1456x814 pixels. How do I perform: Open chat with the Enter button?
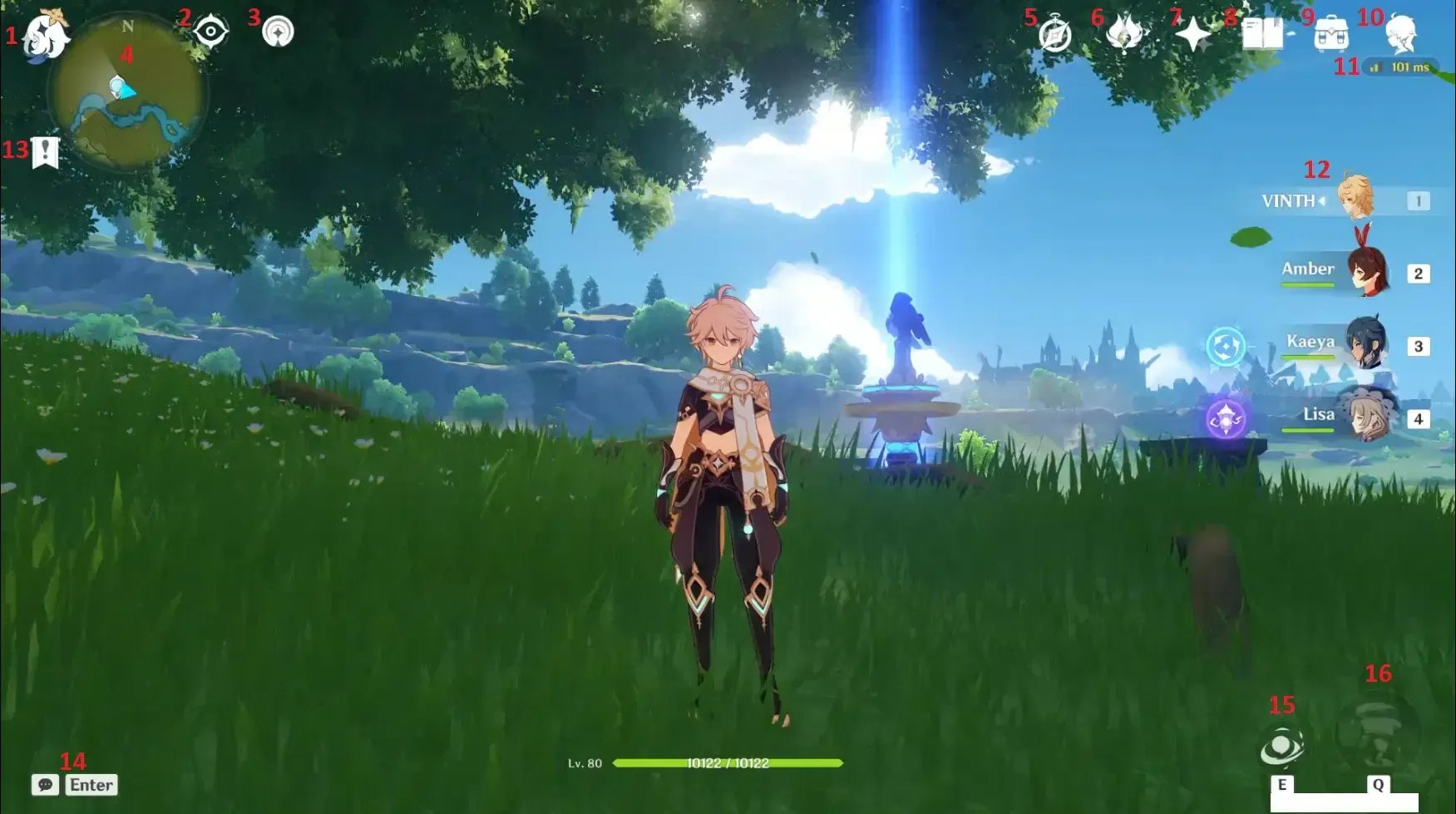[90, 784]
